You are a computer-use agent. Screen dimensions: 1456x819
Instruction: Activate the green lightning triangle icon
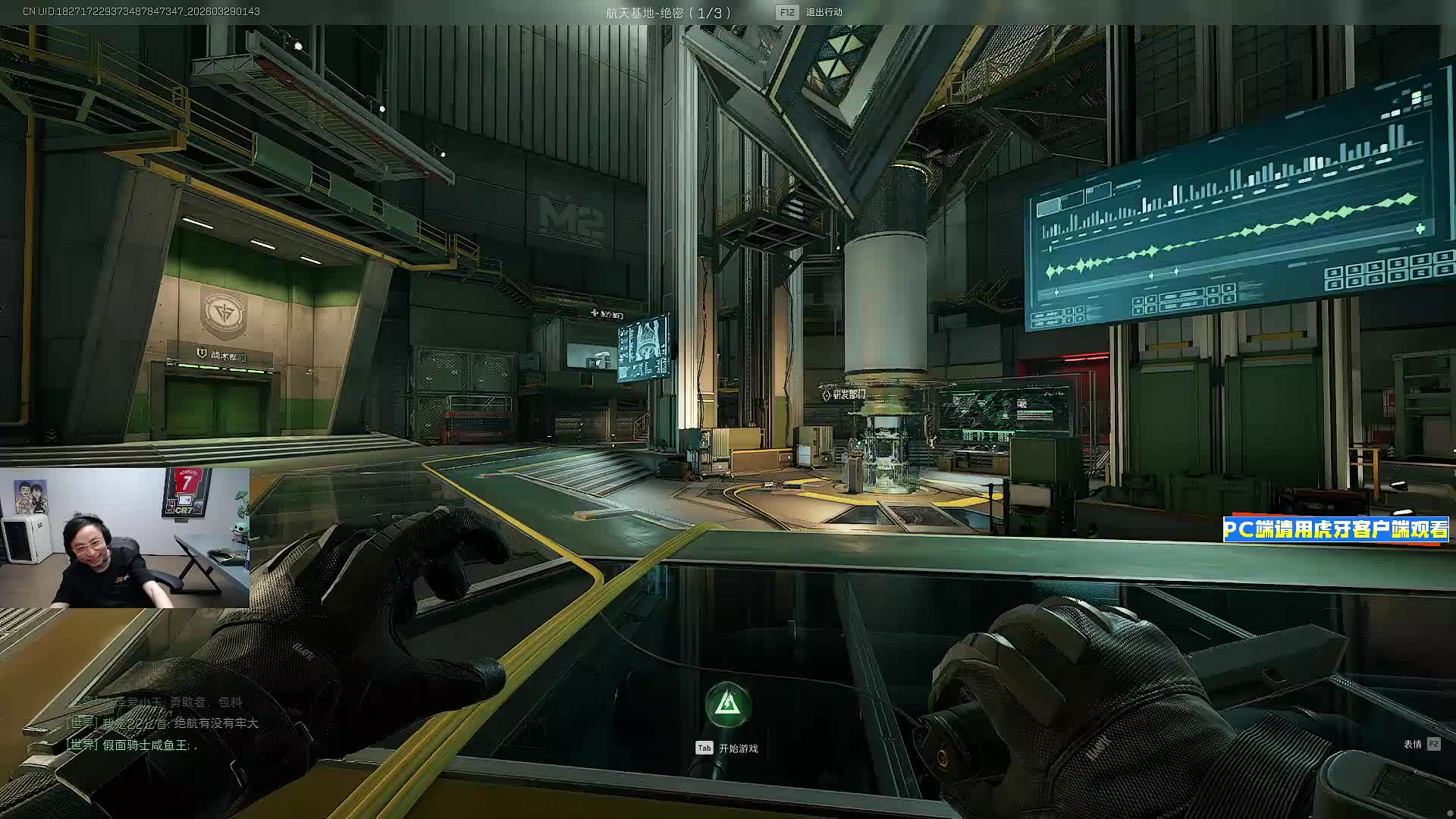[728, 704]
